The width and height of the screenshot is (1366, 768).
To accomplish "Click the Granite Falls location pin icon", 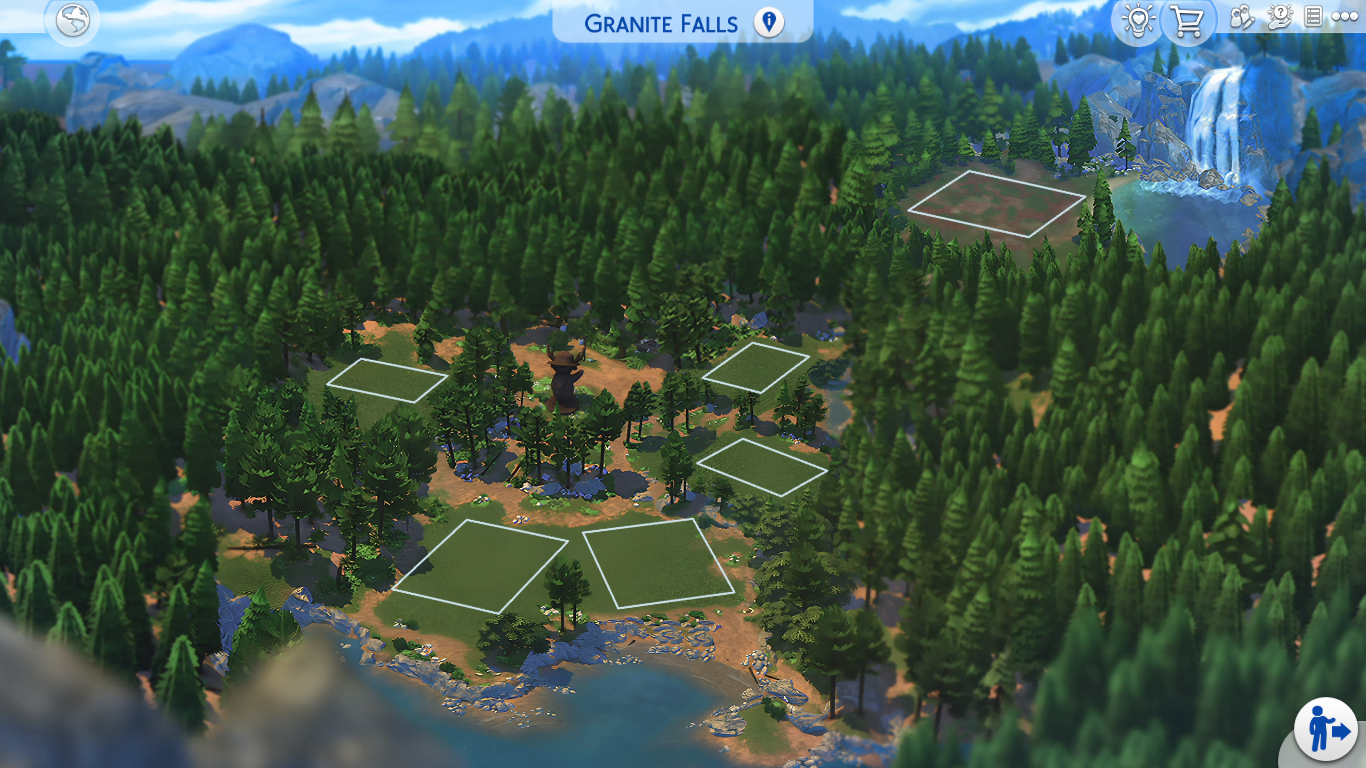I will click(768, 22).
